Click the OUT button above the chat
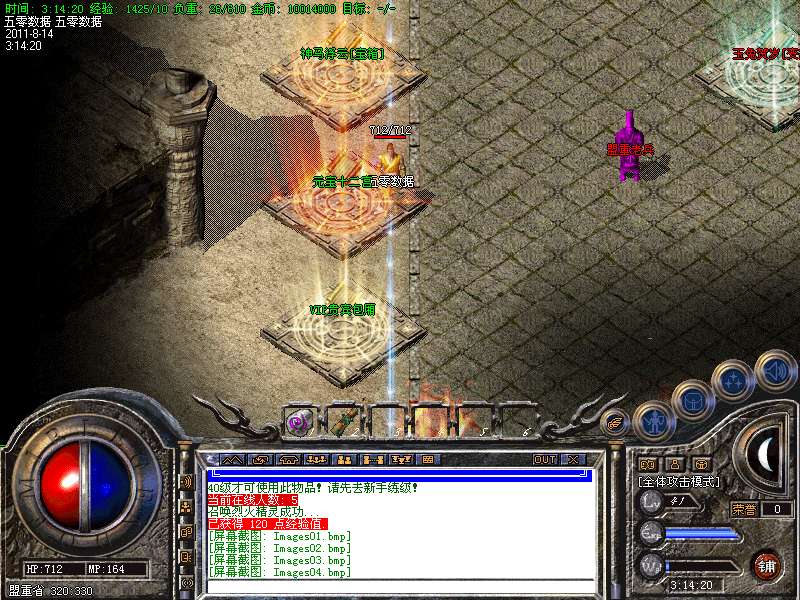Image resolution: width=800 pixels, height=600 pixels. click(x=545, y=459)
